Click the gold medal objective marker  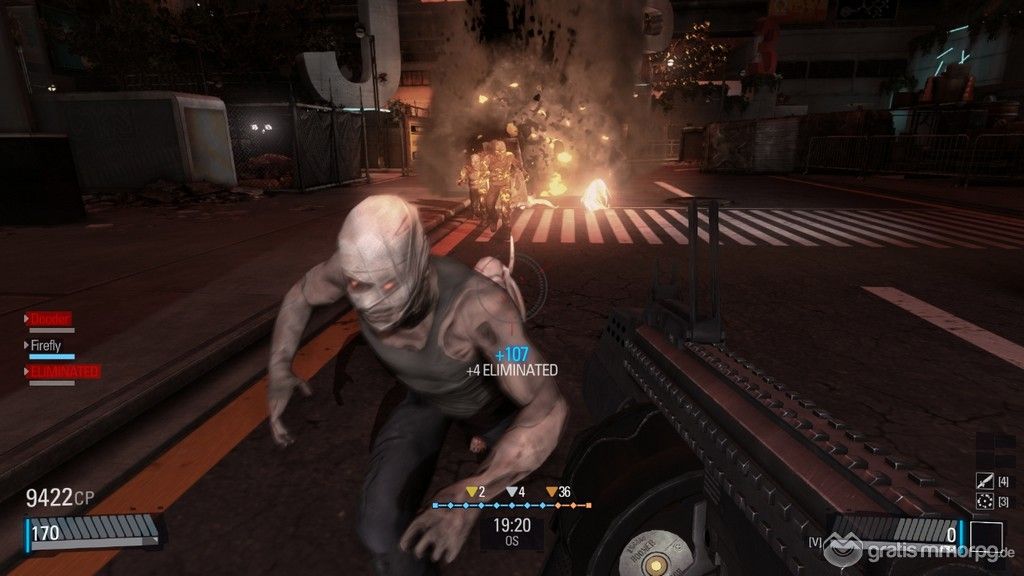pyautogui.click(x=471, y=491)
